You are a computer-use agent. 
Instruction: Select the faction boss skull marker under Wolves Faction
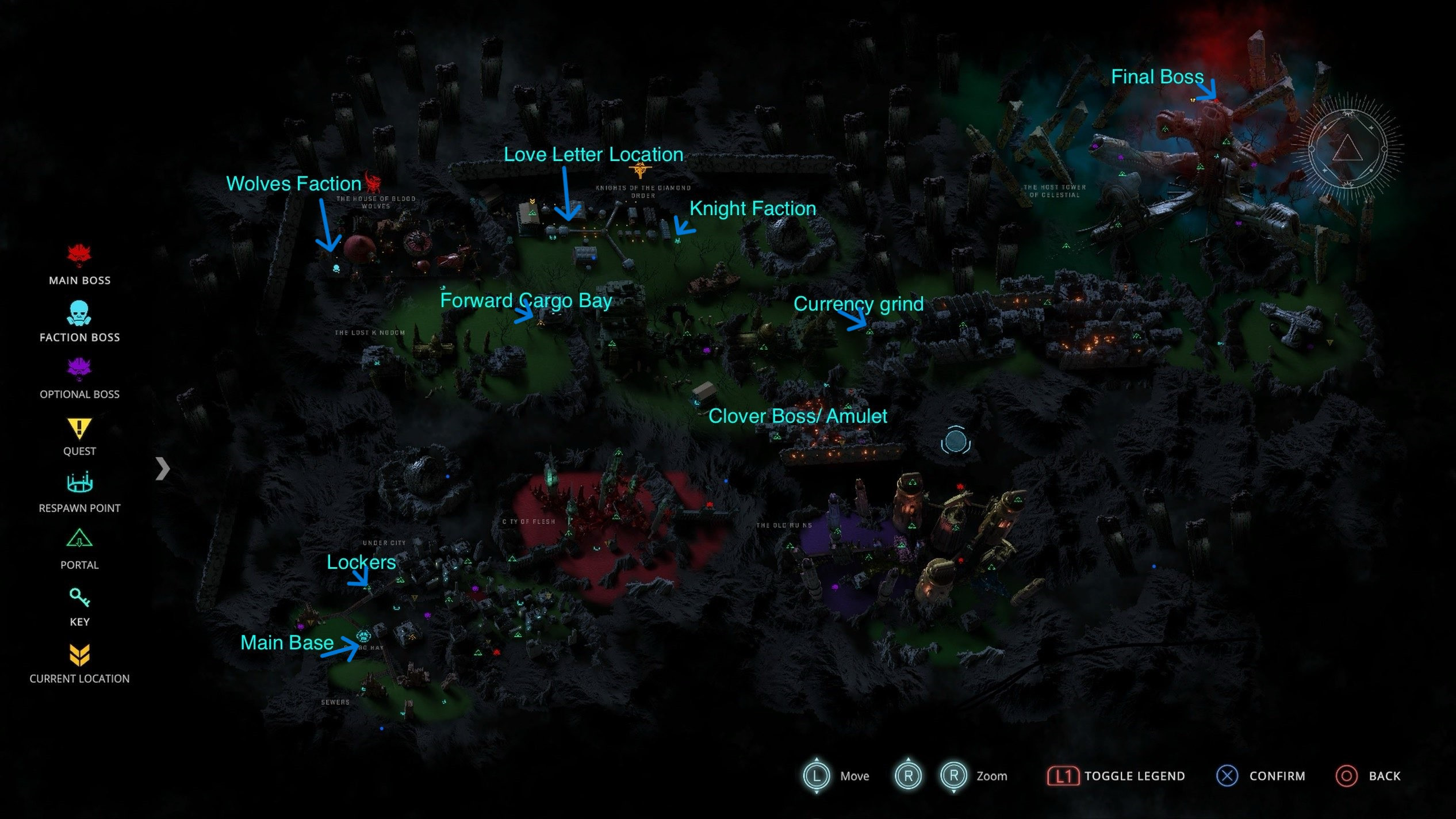pyautogui.click(x=336, y=268)
